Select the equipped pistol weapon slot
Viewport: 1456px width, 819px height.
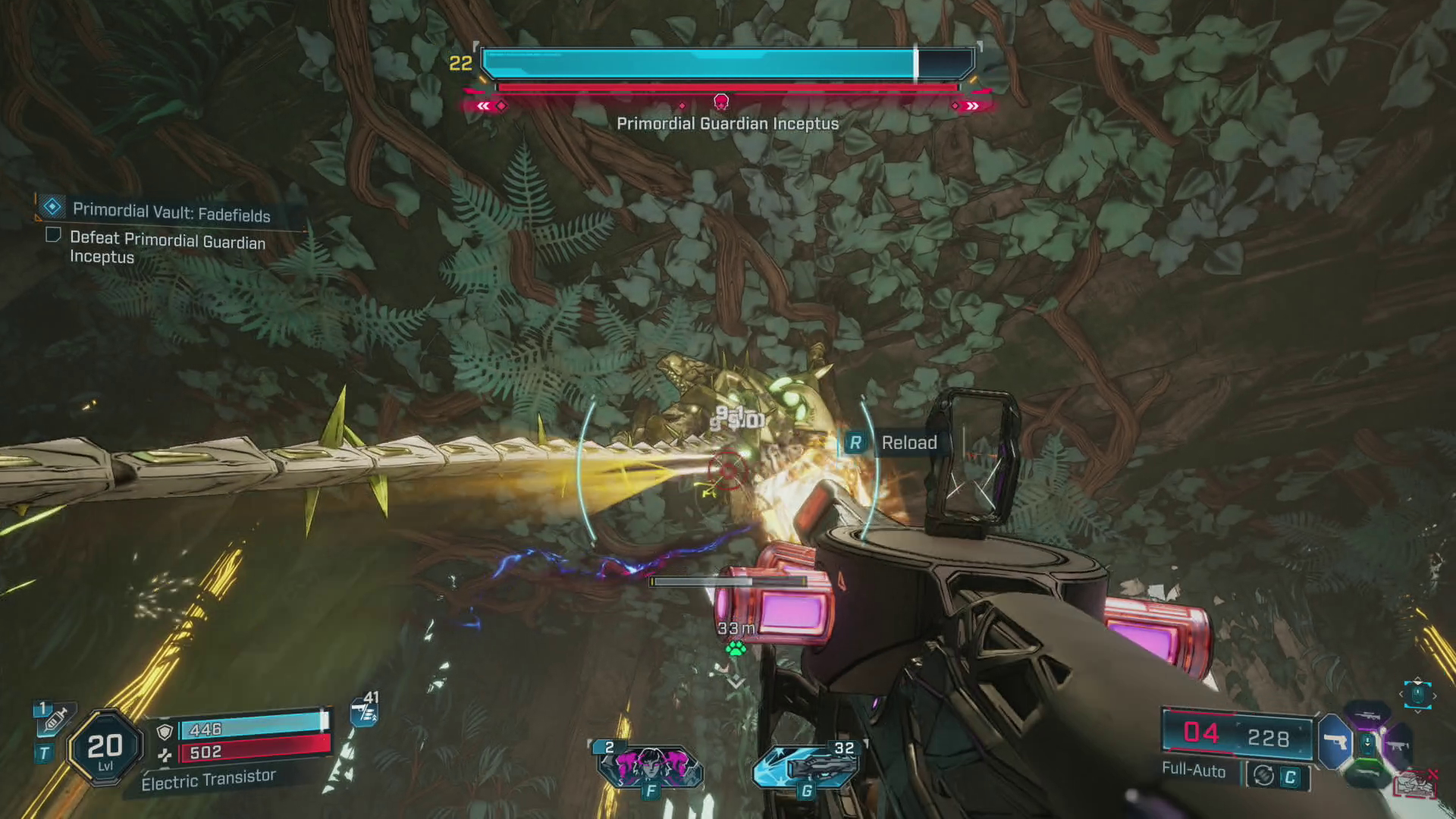click(1336, 741)
